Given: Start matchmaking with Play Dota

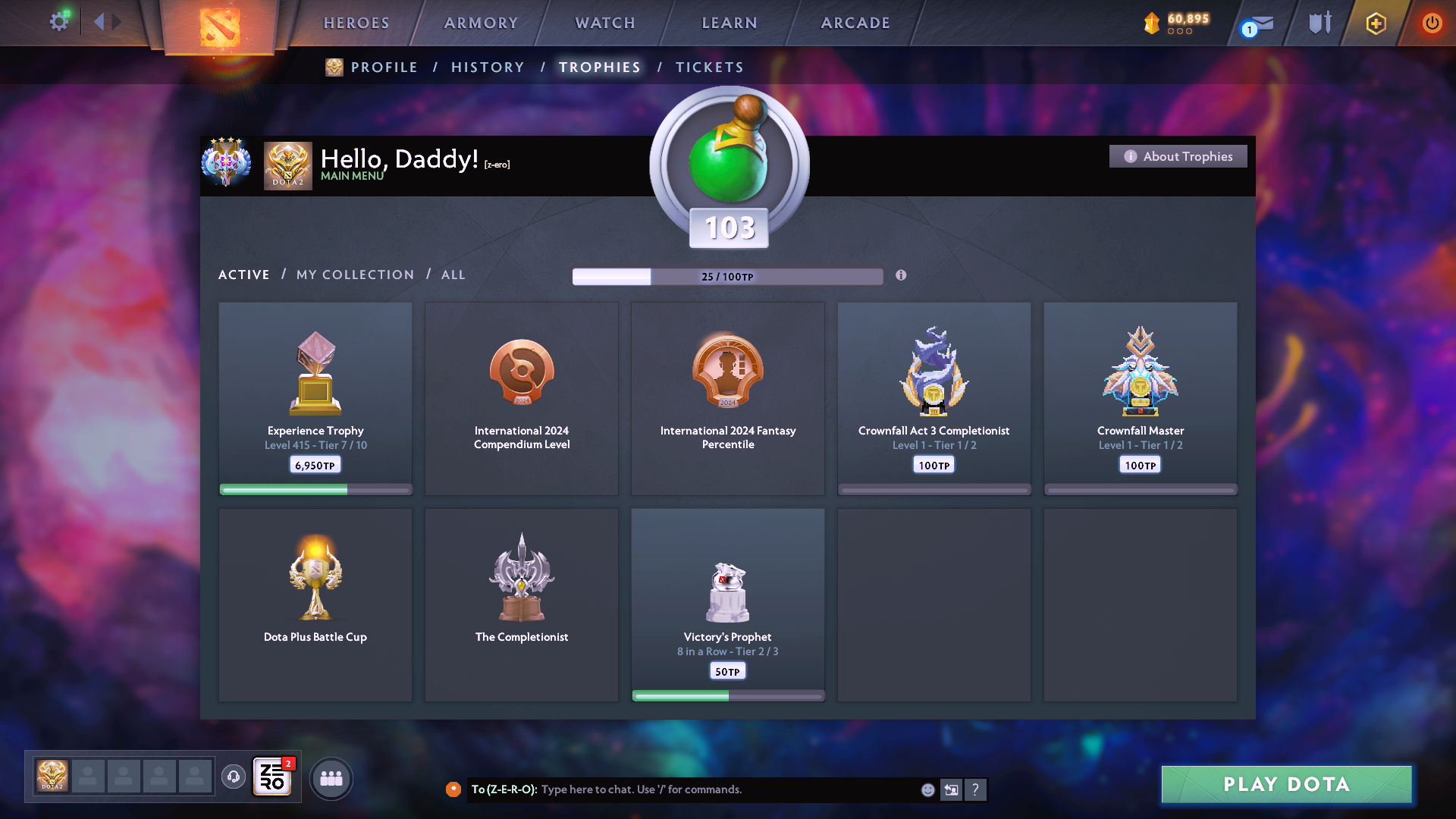Looking at the screenshot, I should 1286,784.
